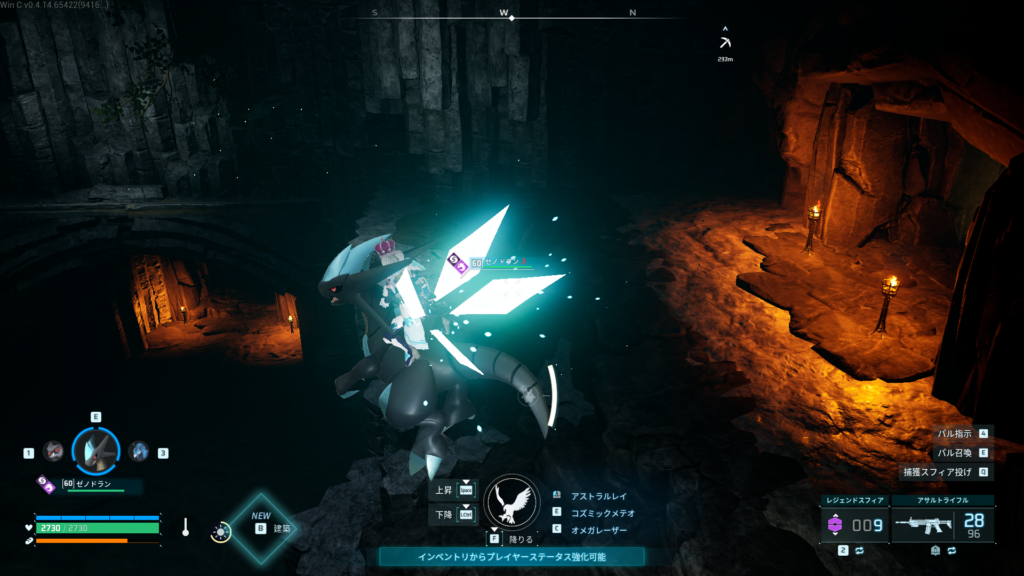This screenshot has height=576, width=1024.
Task: Click the thermometer temperature indicator
Action: [x=186, y=526]
